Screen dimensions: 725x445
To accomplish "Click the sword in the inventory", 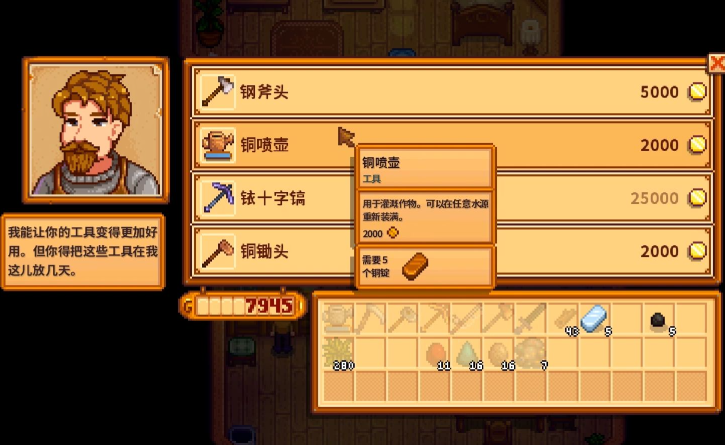I will pyautogui.click(x=529, y=320).
